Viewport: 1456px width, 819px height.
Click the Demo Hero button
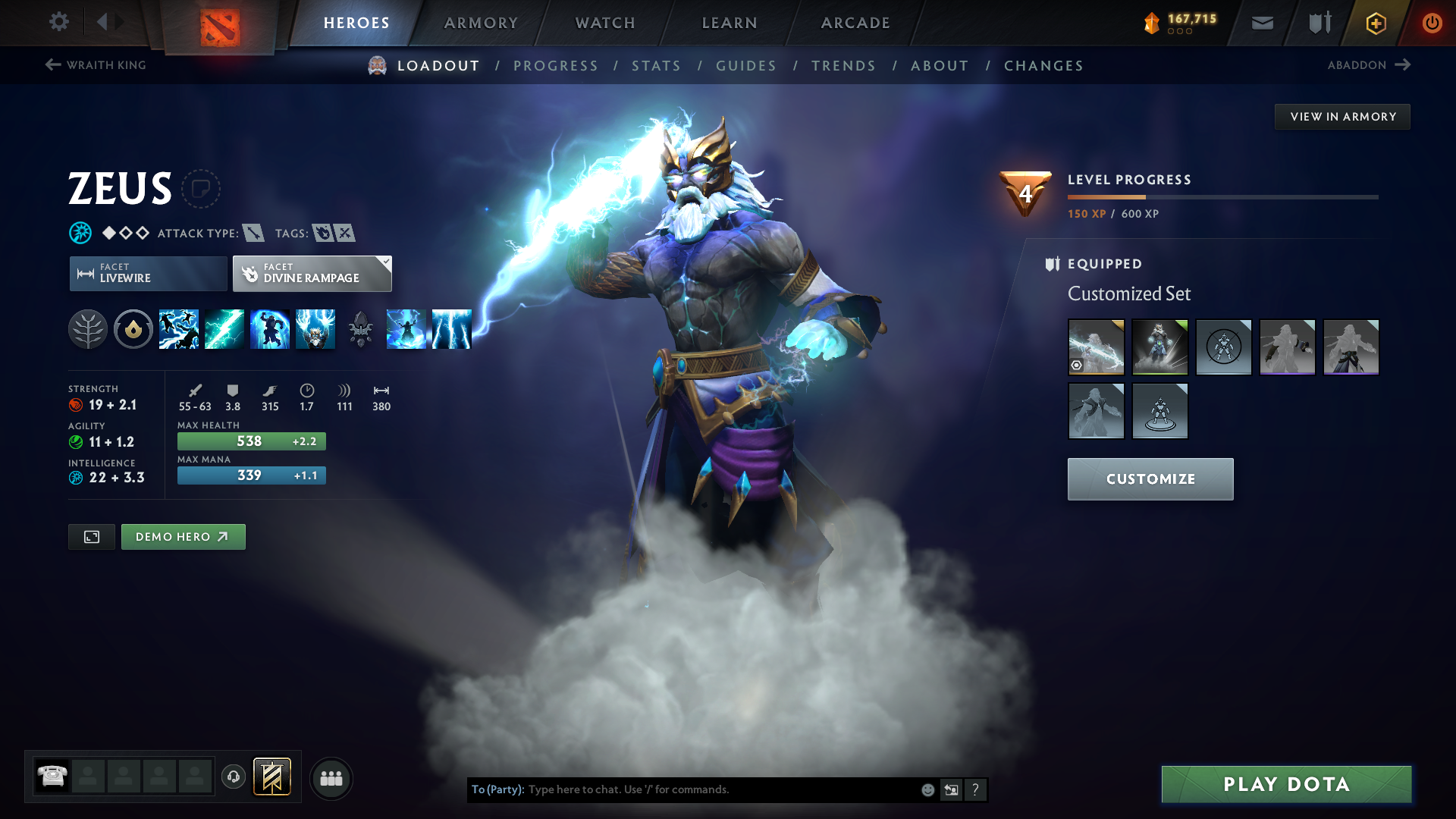tap(183, 536)
